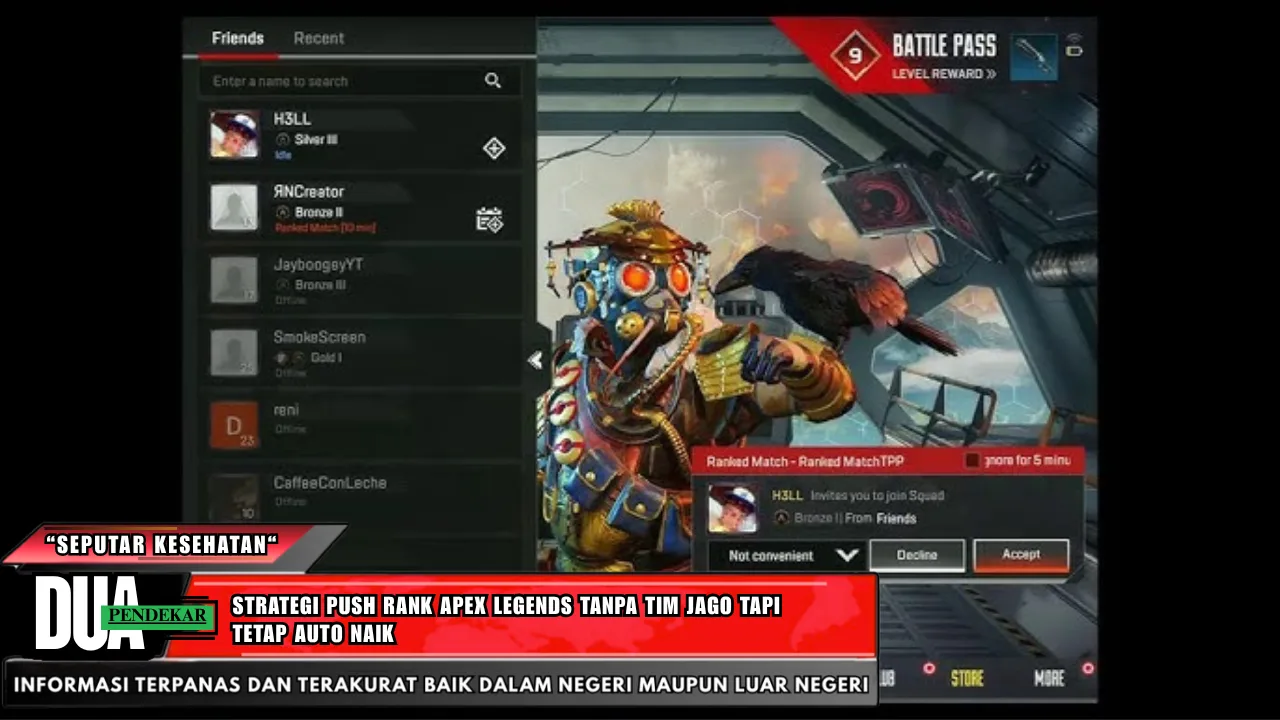Click the Battle Pass level 9 badge
Image resolution: width=1280 pixels, height=720 pixels.
pyautogui.click(x=855, y=55)
